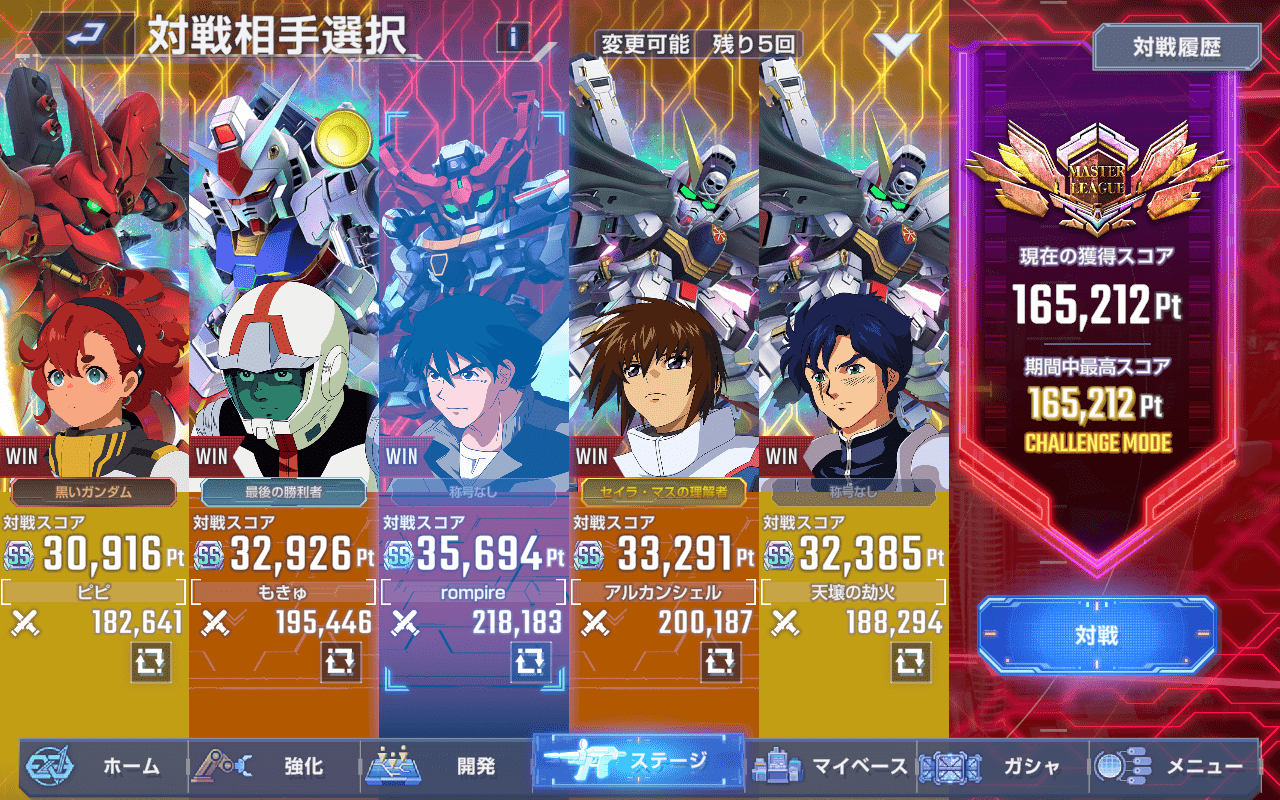Screen dimensions: 1280x800
Task: Open the info icon beside the title
Action: click(513, 38)
